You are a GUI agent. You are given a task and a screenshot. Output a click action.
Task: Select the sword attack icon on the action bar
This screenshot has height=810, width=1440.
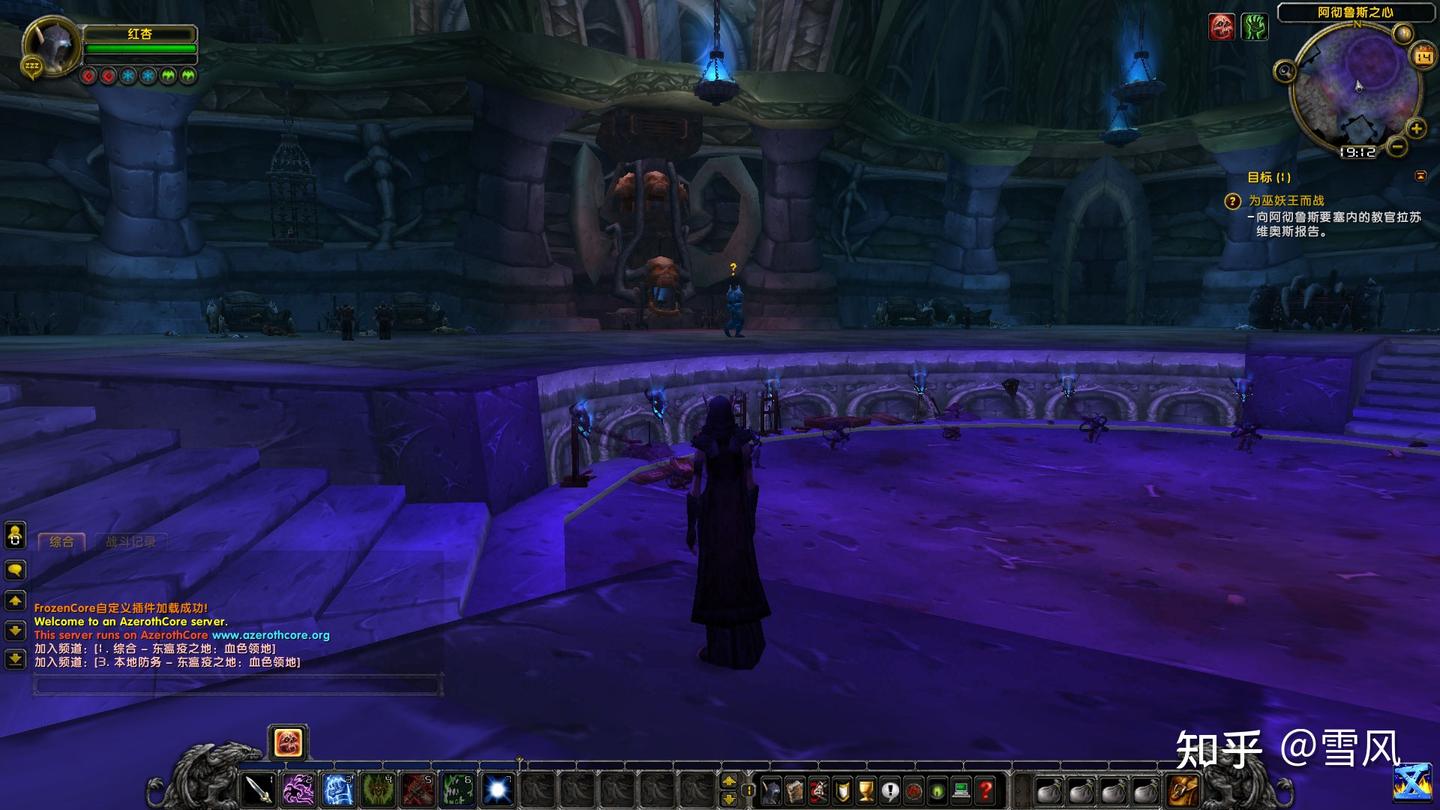(x=258, y=789)
